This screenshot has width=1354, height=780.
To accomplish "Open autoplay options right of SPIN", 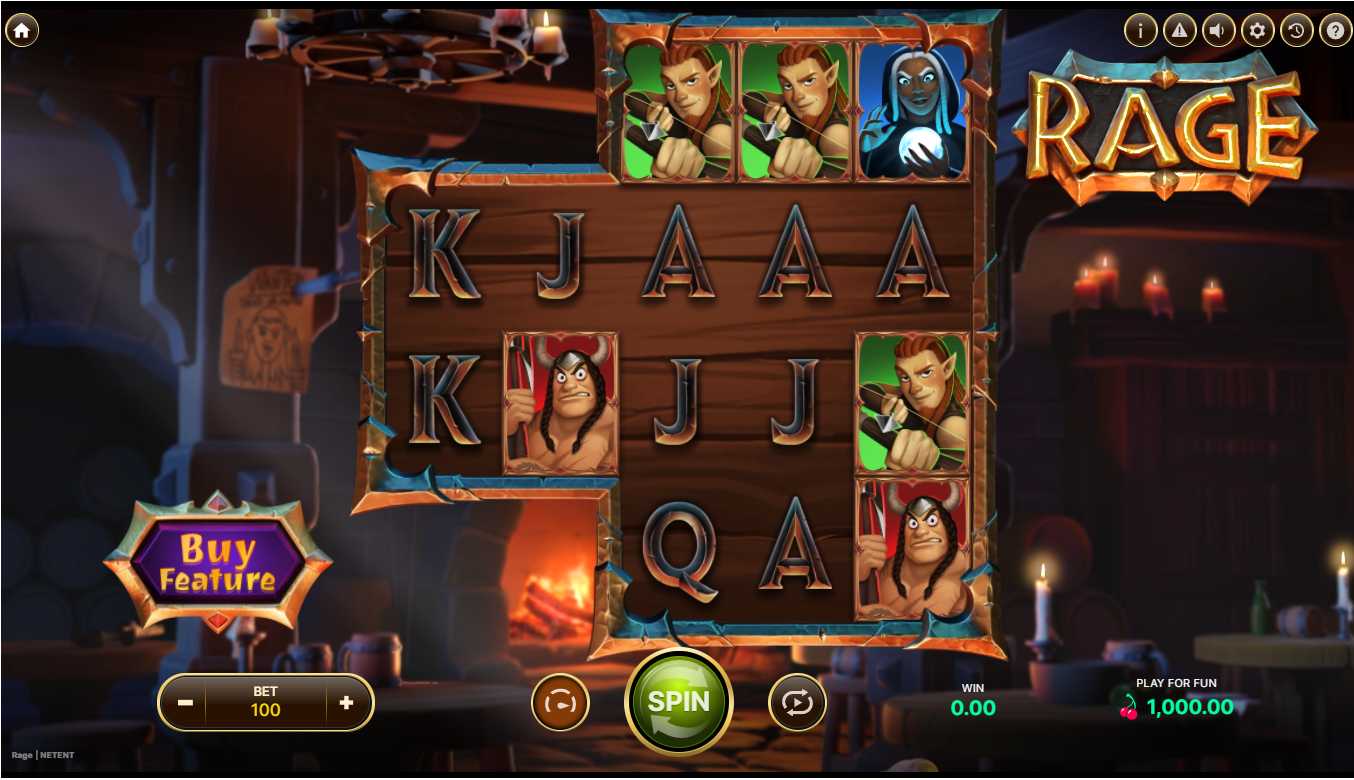I will click(797, 702).
